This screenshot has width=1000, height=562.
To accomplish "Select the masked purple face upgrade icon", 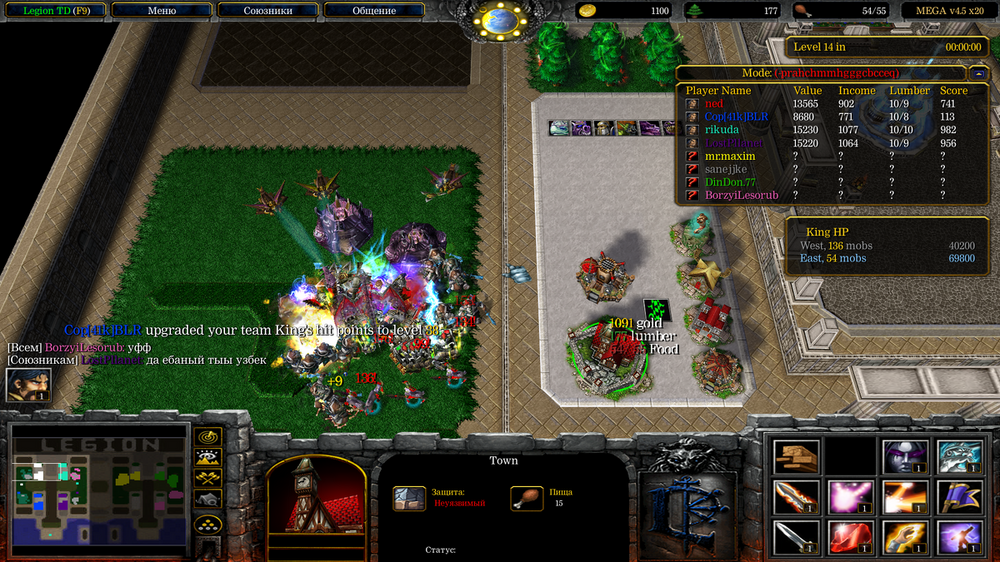I will (904, 457).
